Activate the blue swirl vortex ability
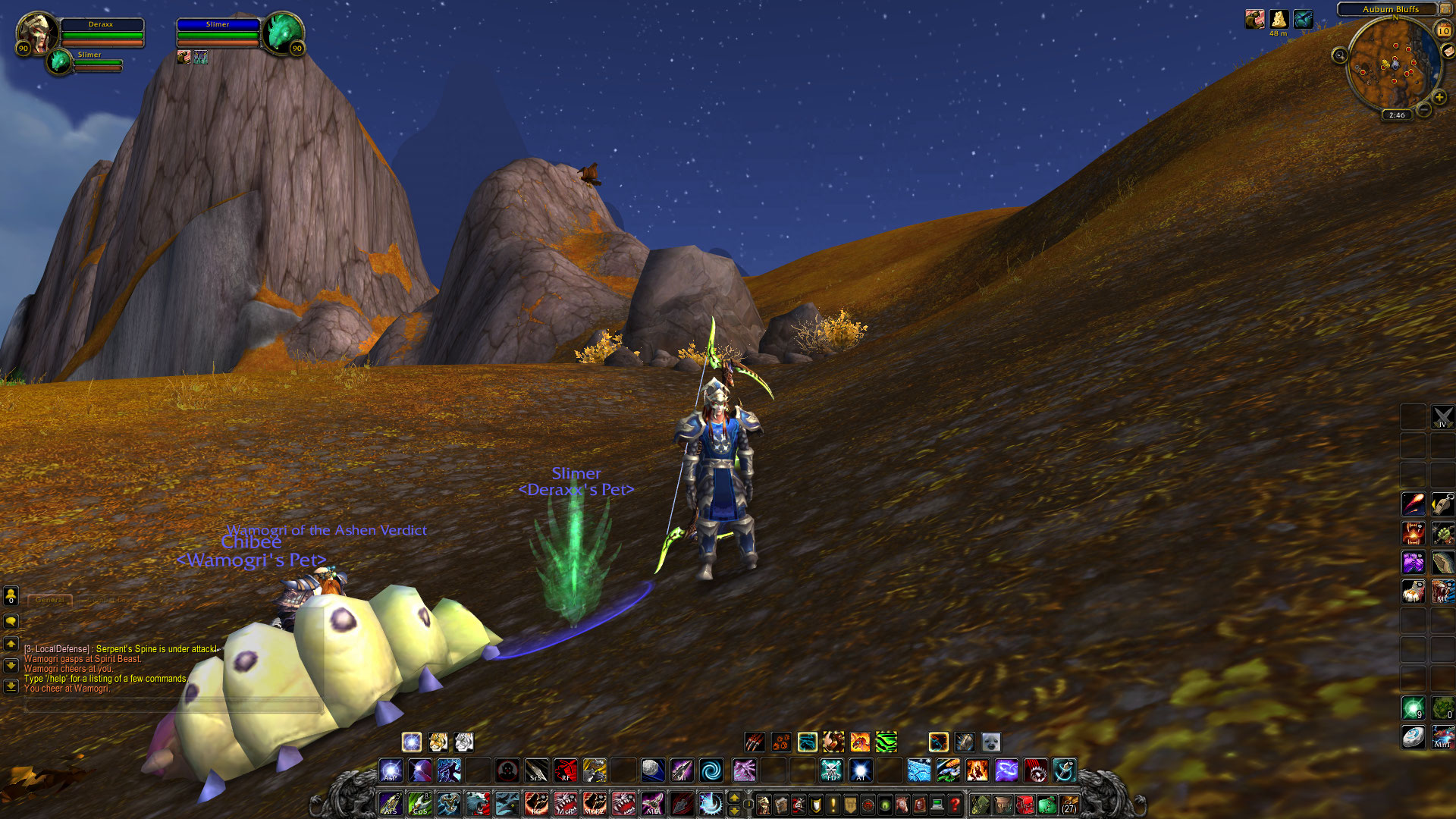Screen dimensions: 1456x819 click(711, 770)
